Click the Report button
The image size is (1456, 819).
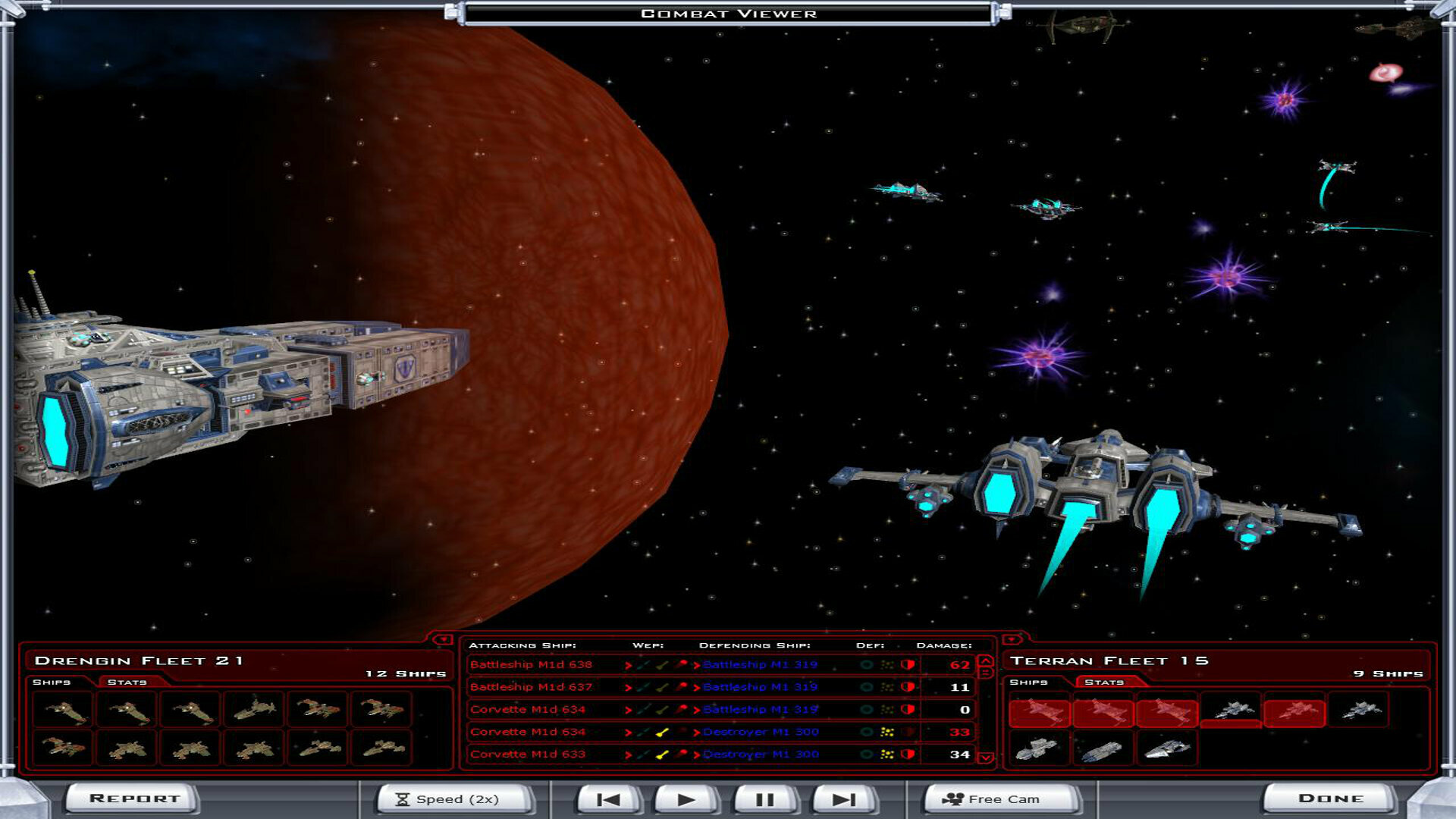coord(133,798)
